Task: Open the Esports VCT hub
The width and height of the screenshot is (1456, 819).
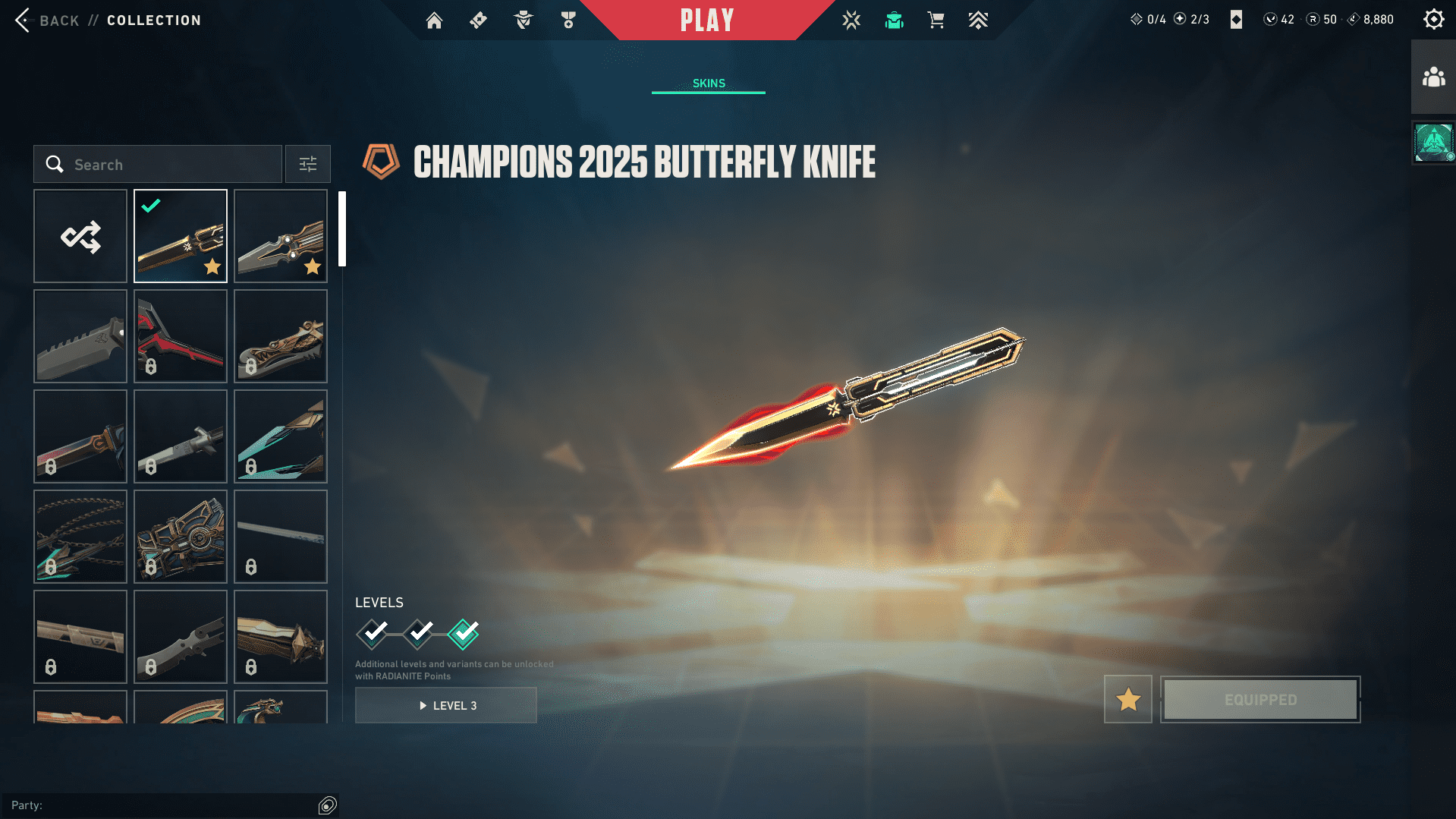Action: point(851,20)
